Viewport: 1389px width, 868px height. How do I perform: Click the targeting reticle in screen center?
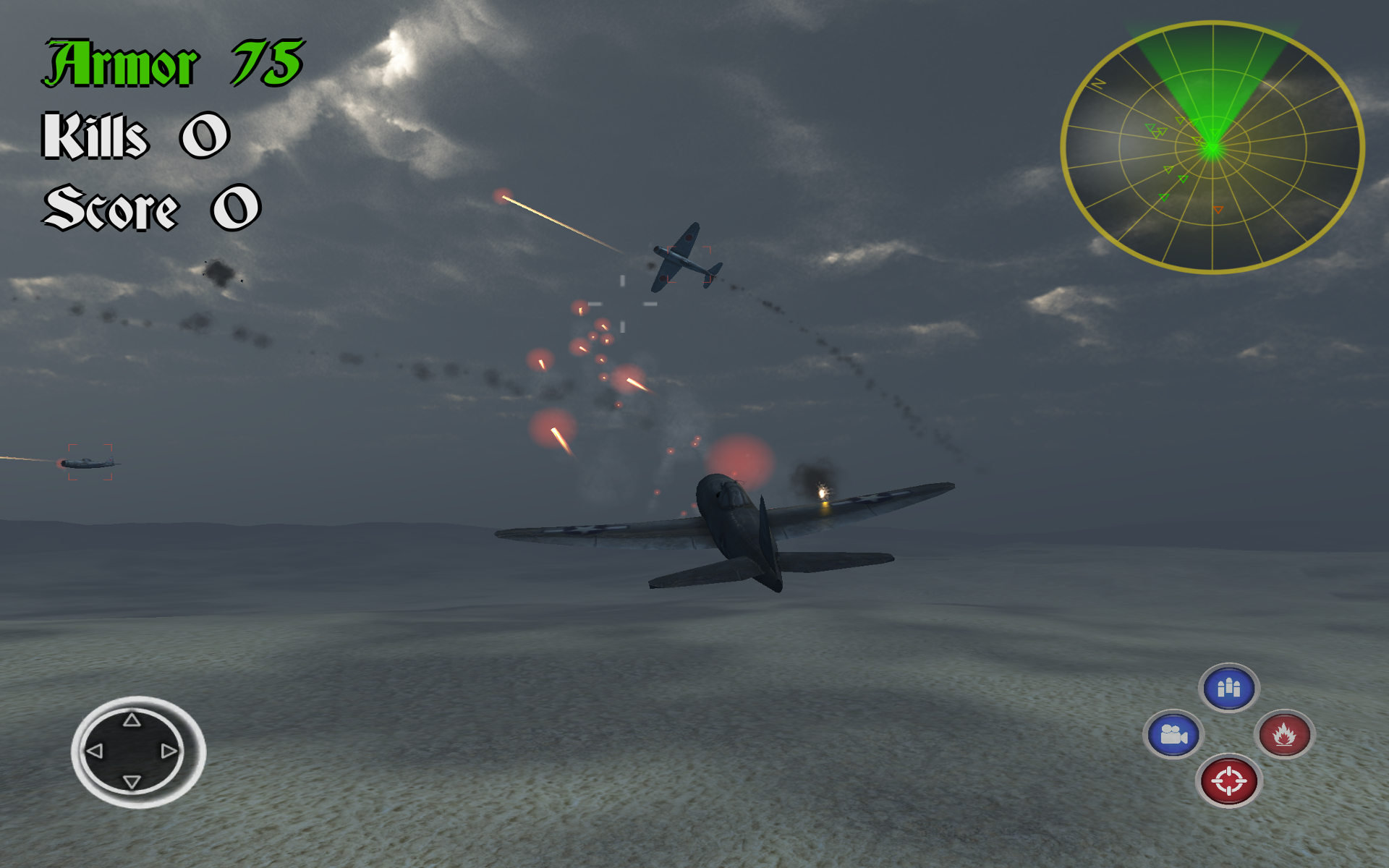pyautogui.click(x=622, y=304)
